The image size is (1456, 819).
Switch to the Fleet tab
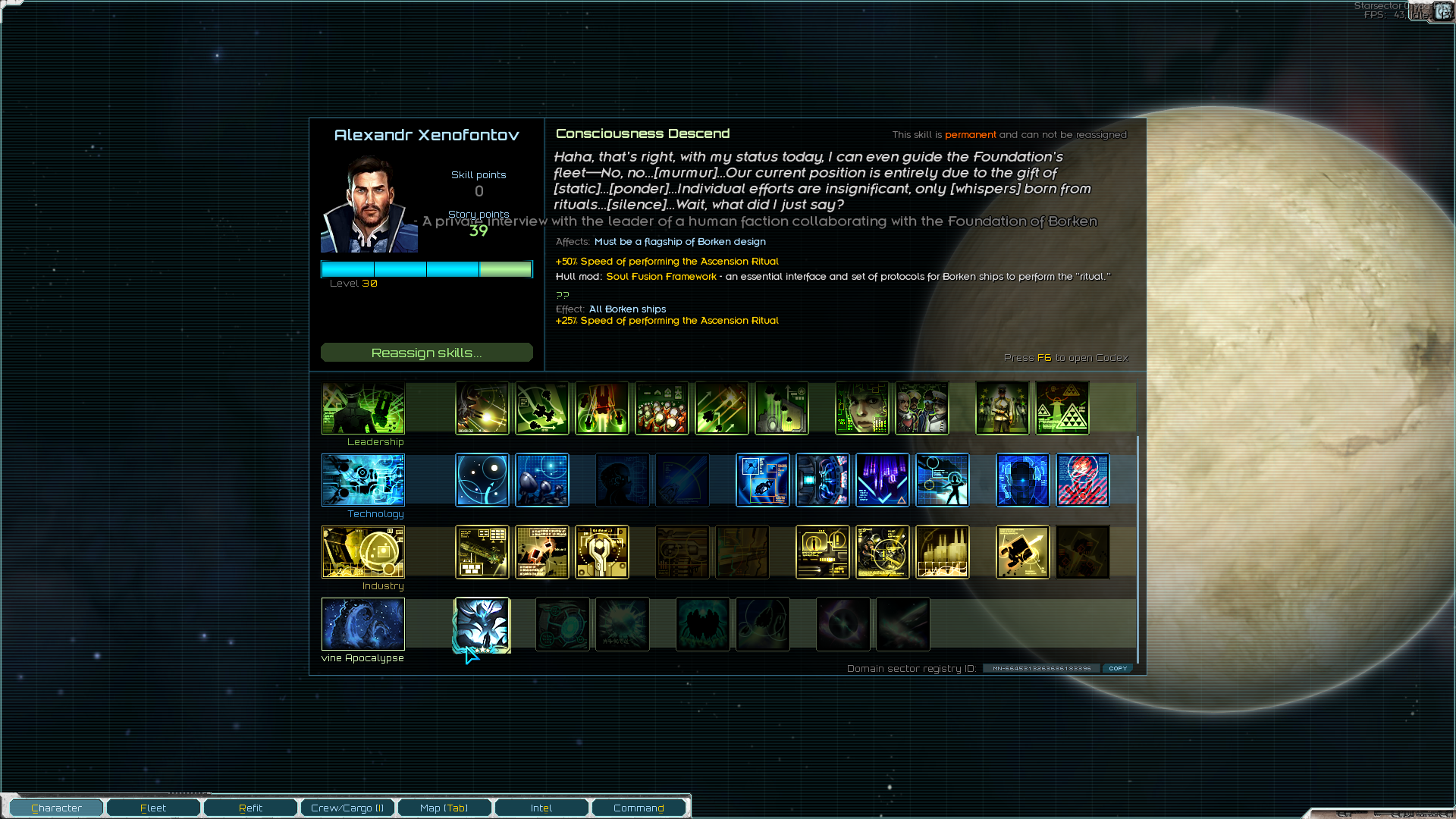153,808
